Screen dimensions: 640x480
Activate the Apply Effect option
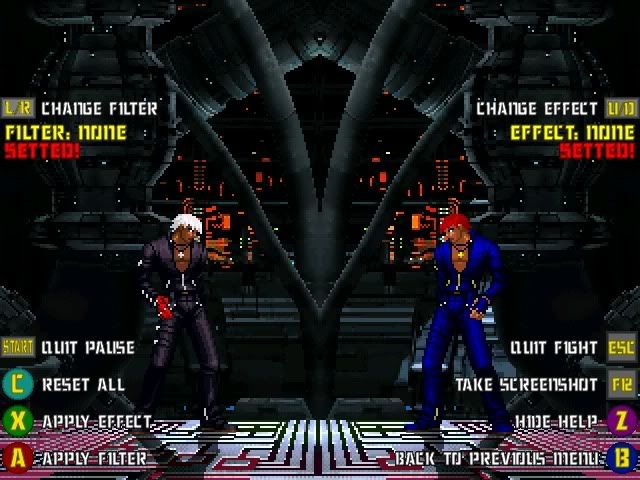(x=96, y=421)
